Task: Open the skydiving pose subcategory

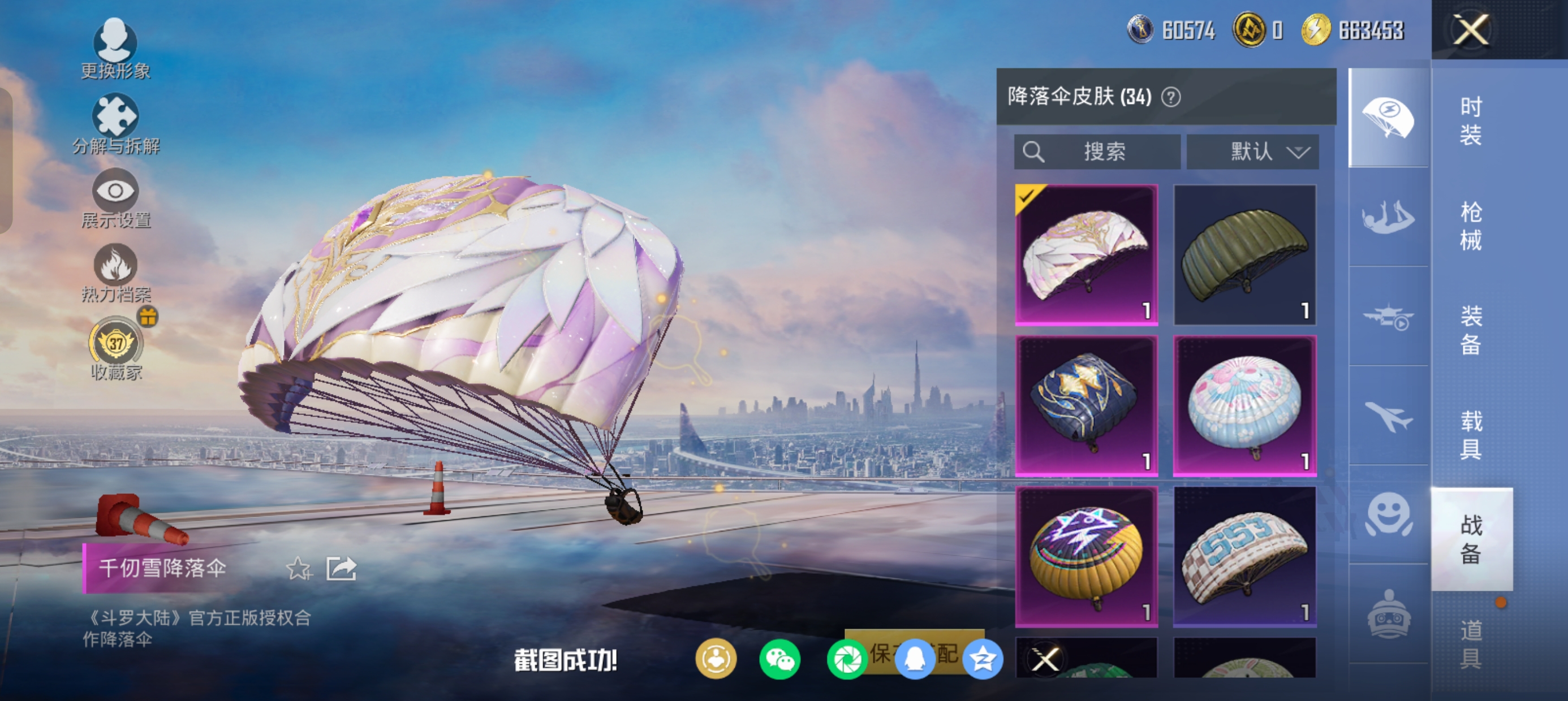Action: point(1388,217)
